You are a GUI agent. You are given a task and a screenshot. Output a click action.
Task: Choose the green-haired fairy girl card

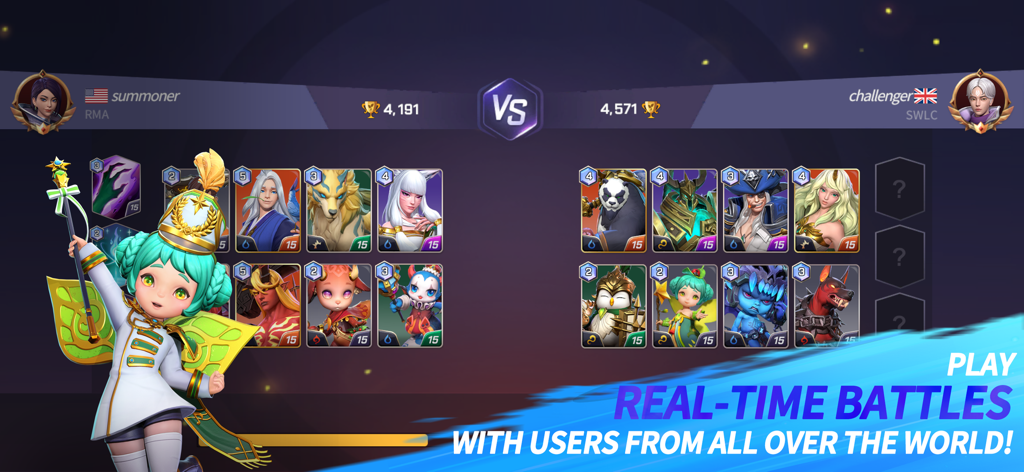[x=685, y=306]
